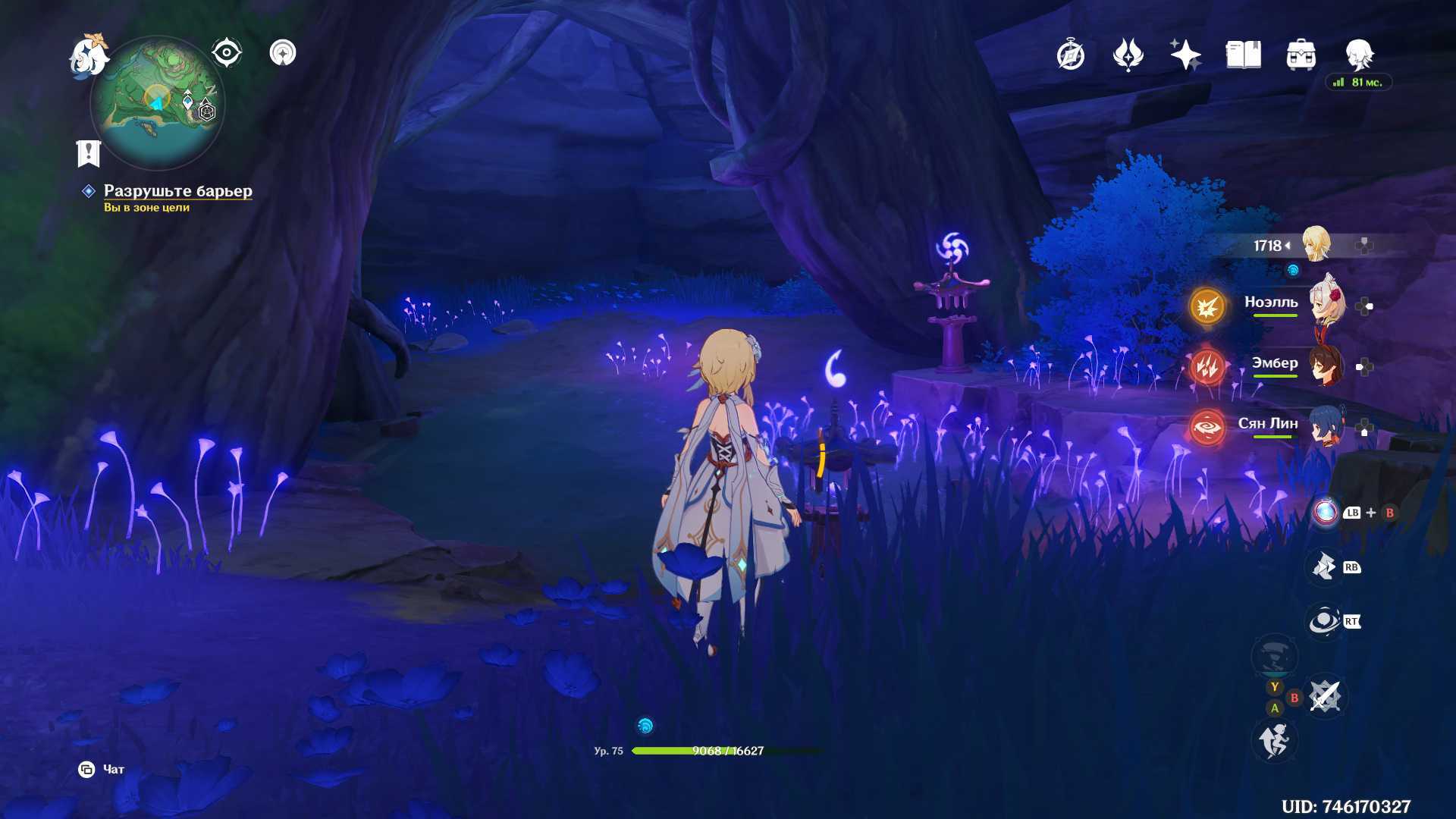Open the compass events icon
Screen dimensions: 1456x819
[x=1070, y=55]
